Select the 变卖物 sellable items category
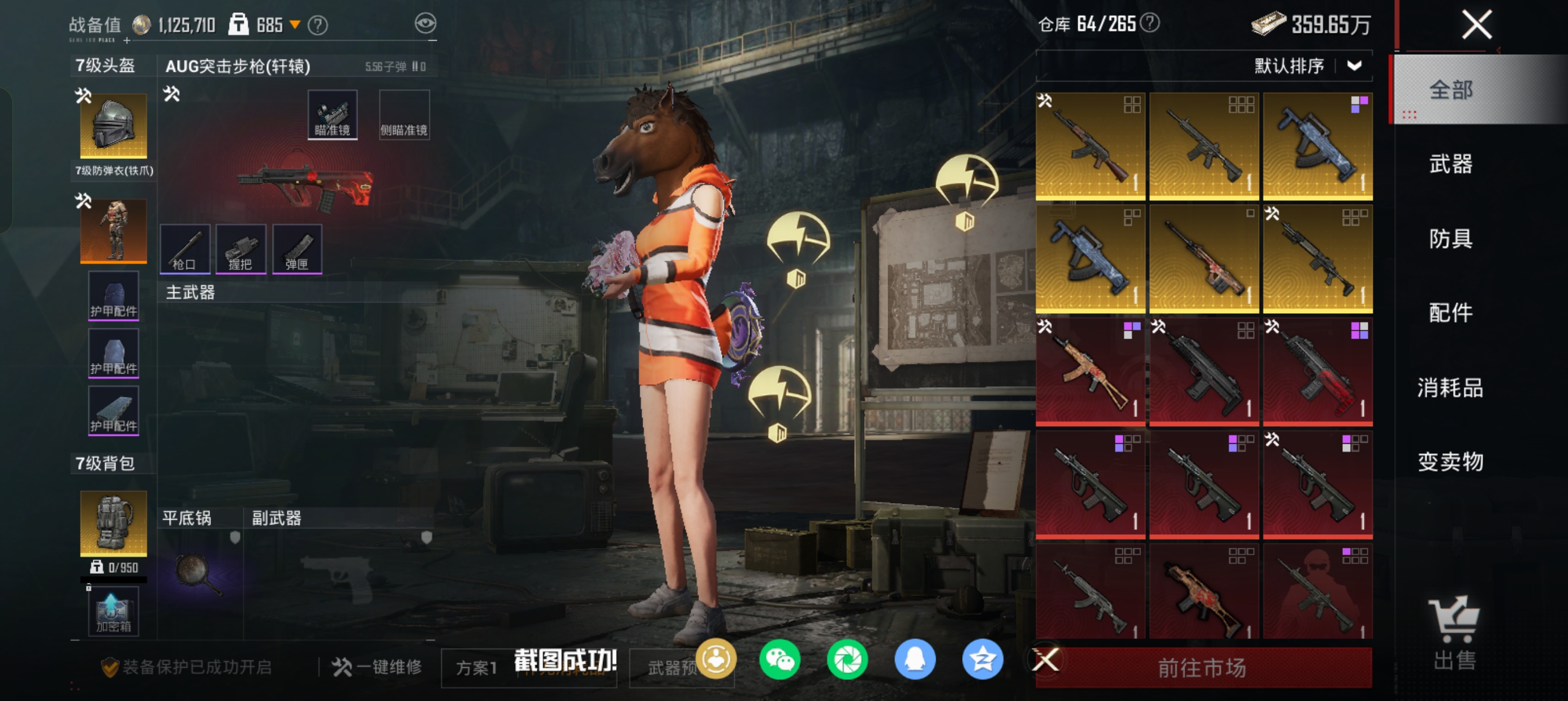1568x701 pixels. 1450,462
